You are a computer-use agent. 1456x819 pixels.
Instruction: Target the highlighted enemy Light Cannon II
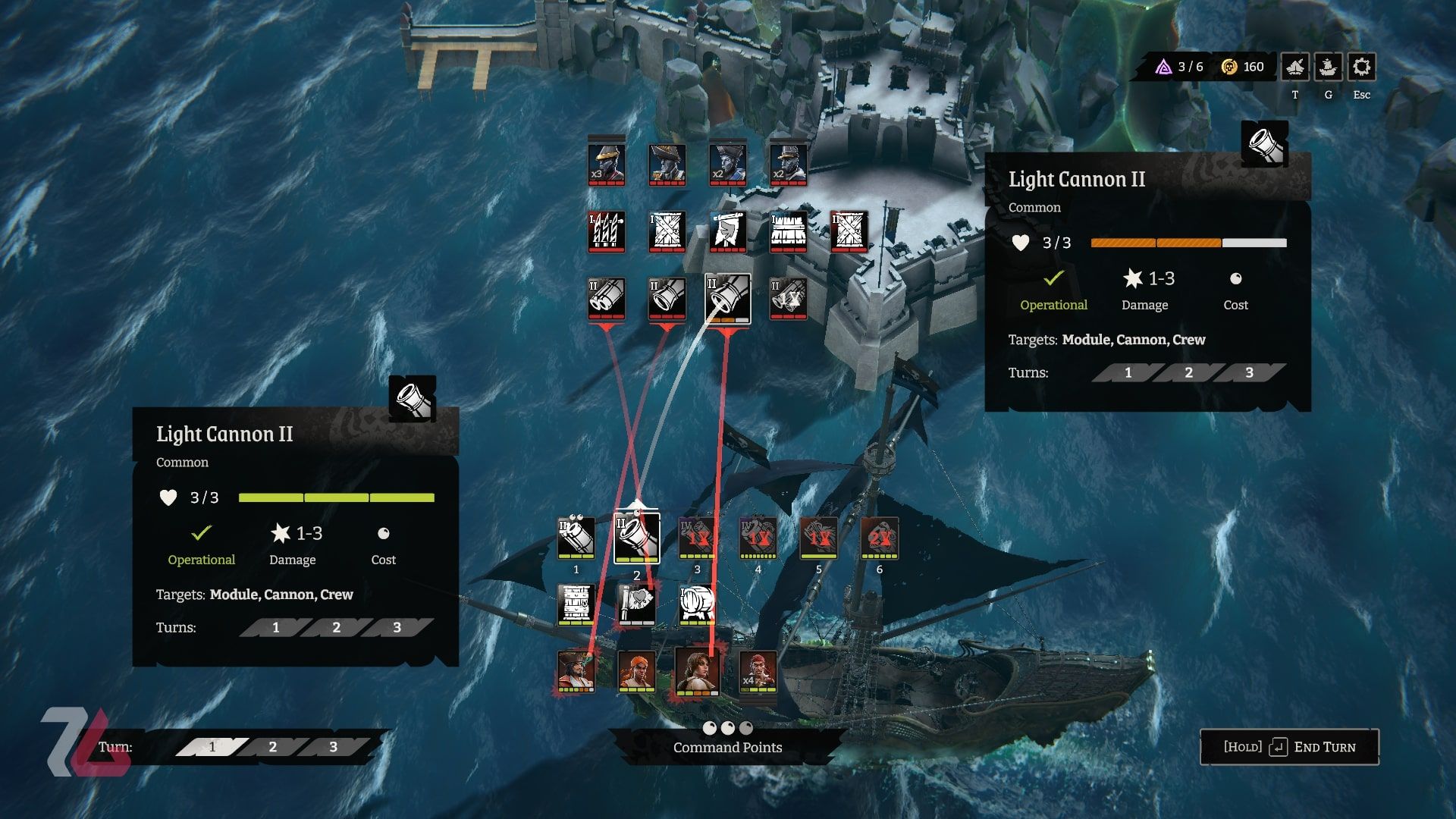[727, 298]
